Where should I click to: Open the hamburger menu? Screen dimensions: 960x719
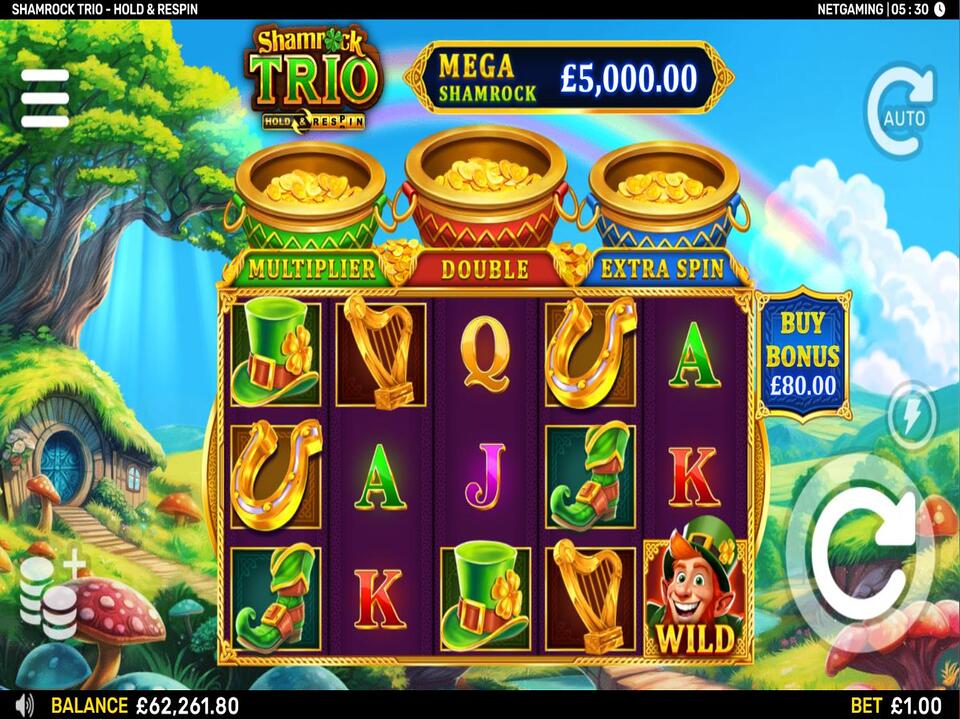coord(45,98)
